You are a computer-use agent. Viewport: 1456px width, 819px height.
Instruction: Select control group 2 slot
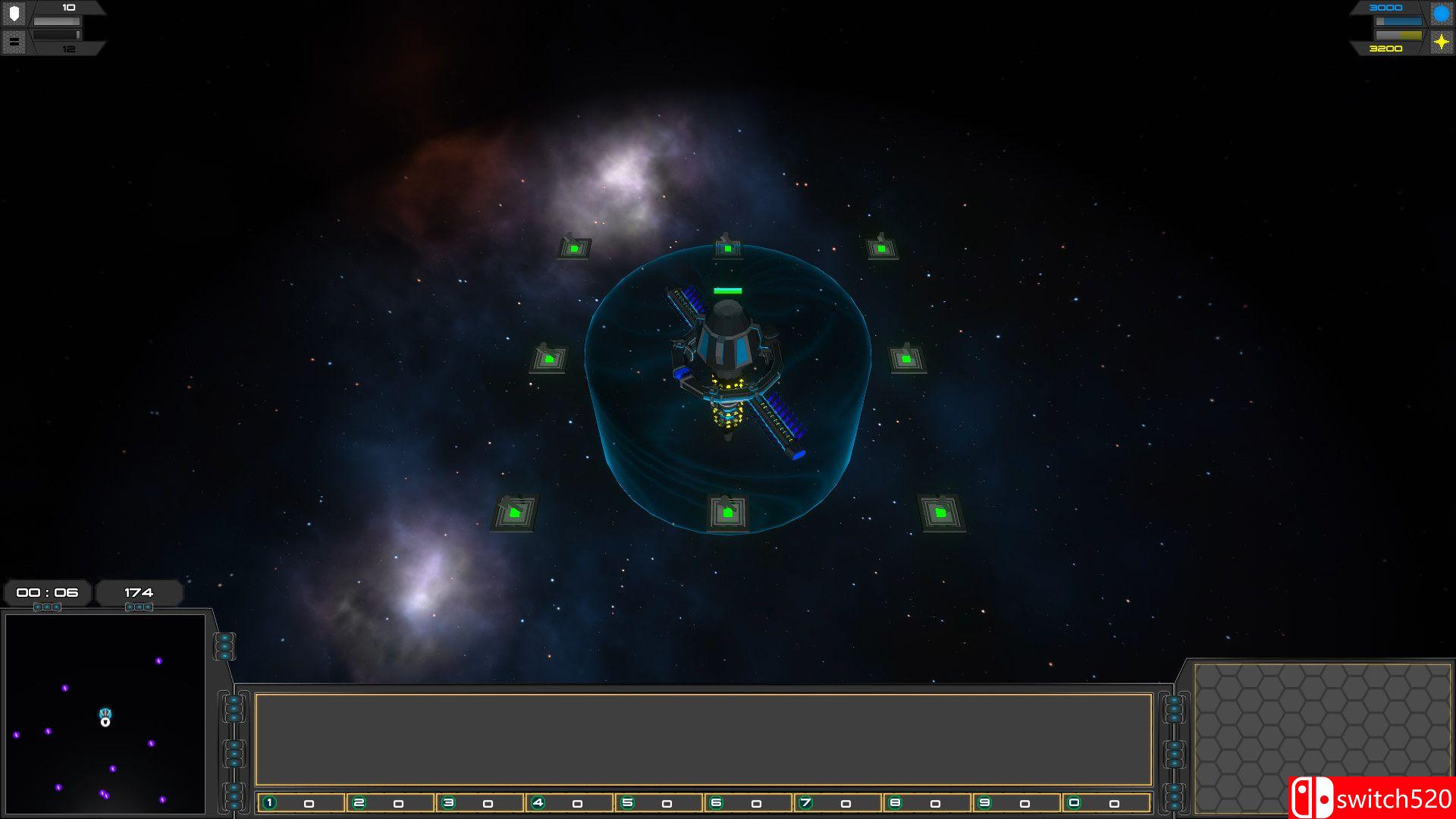(x=391, y=803)
